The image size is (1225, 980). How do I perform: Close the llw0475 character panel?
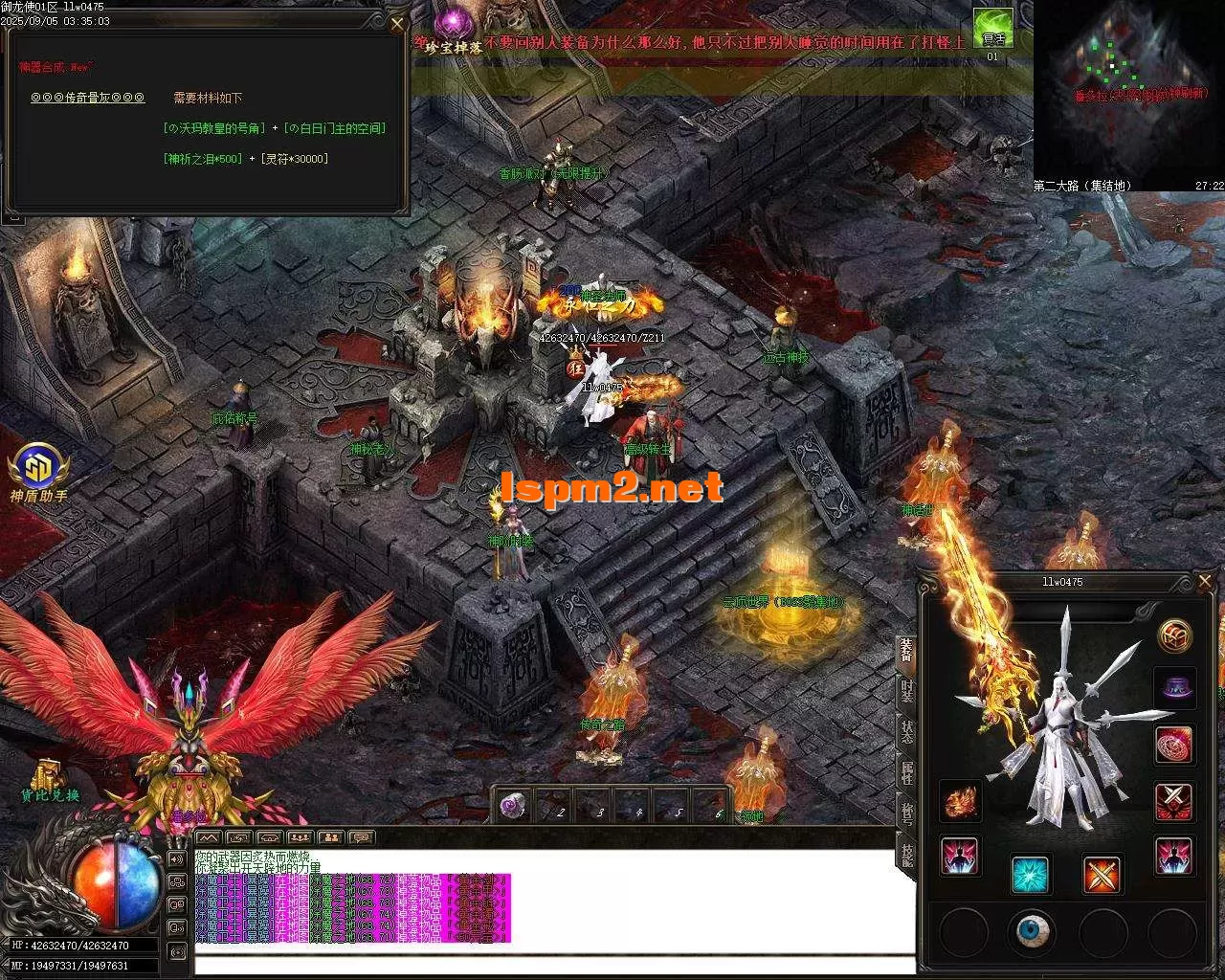(x=1206, y=581)
